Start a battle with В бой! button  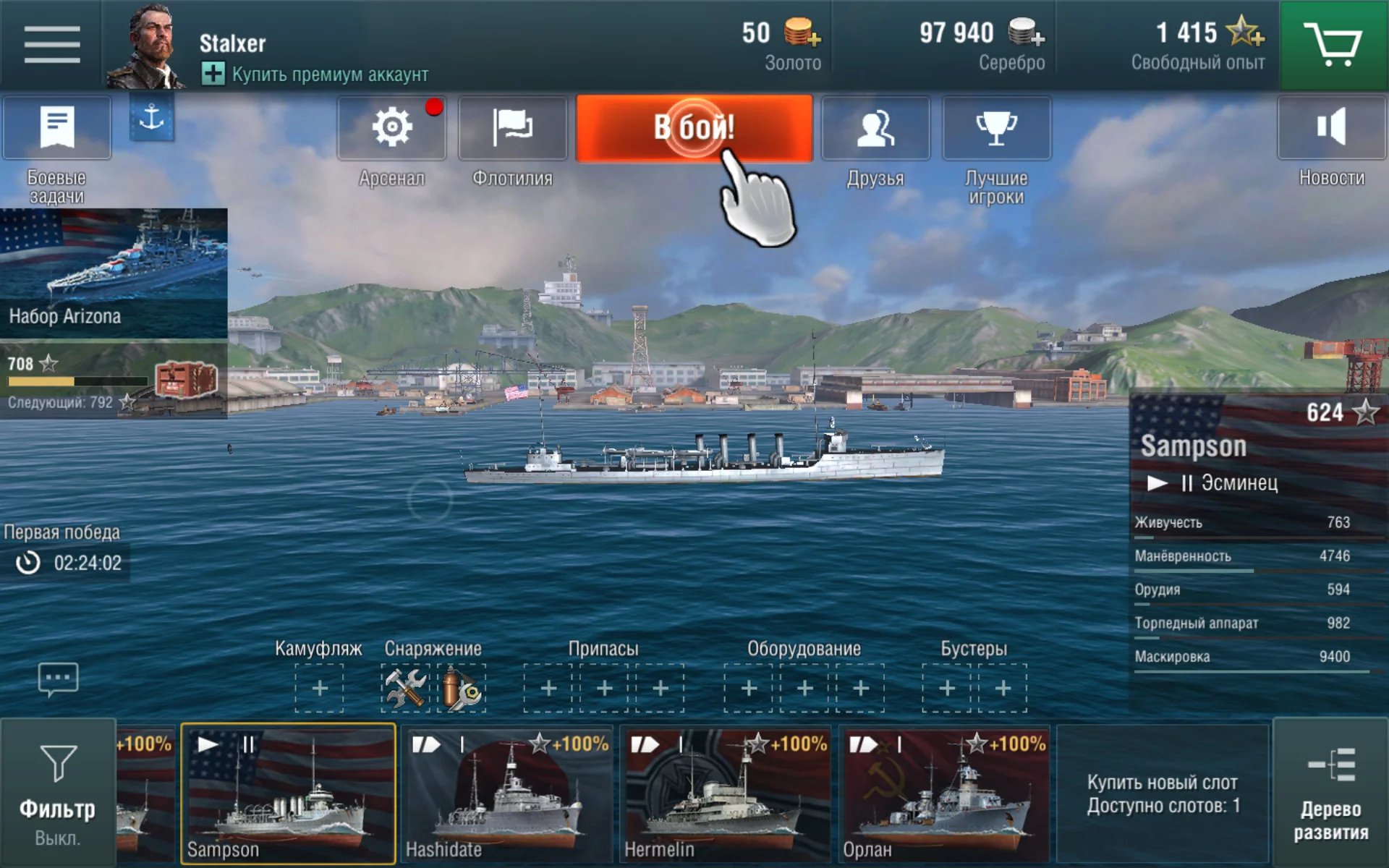[x=694, y=128]
